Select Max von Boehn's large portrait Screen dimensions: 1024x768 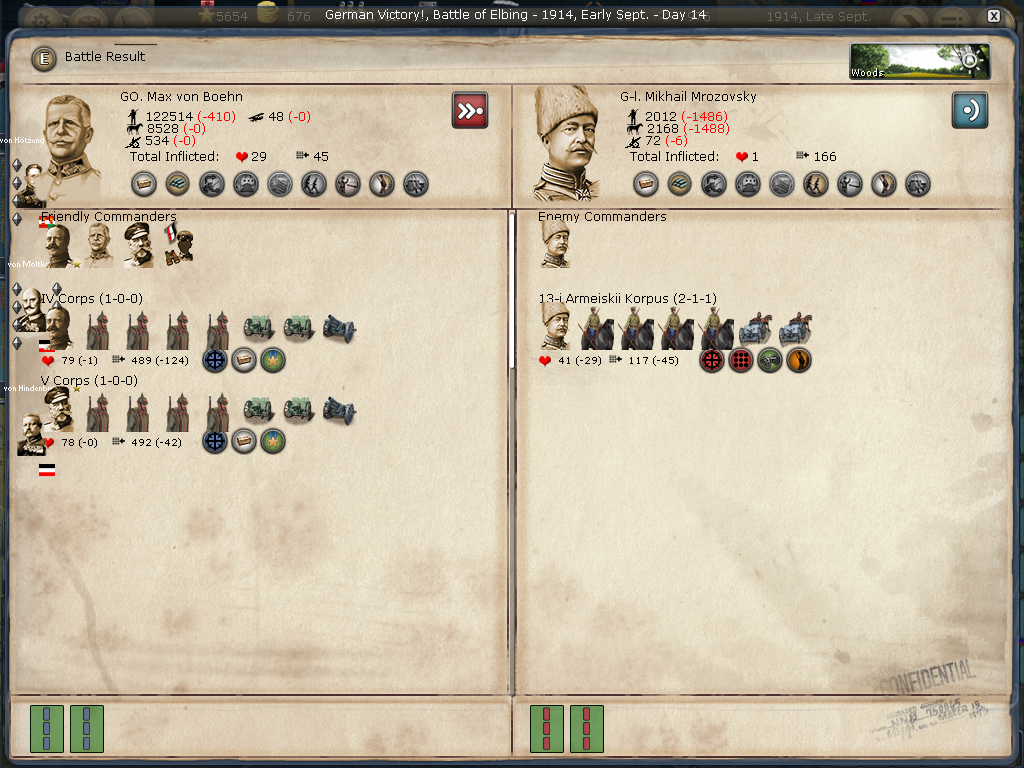point(69,142)
